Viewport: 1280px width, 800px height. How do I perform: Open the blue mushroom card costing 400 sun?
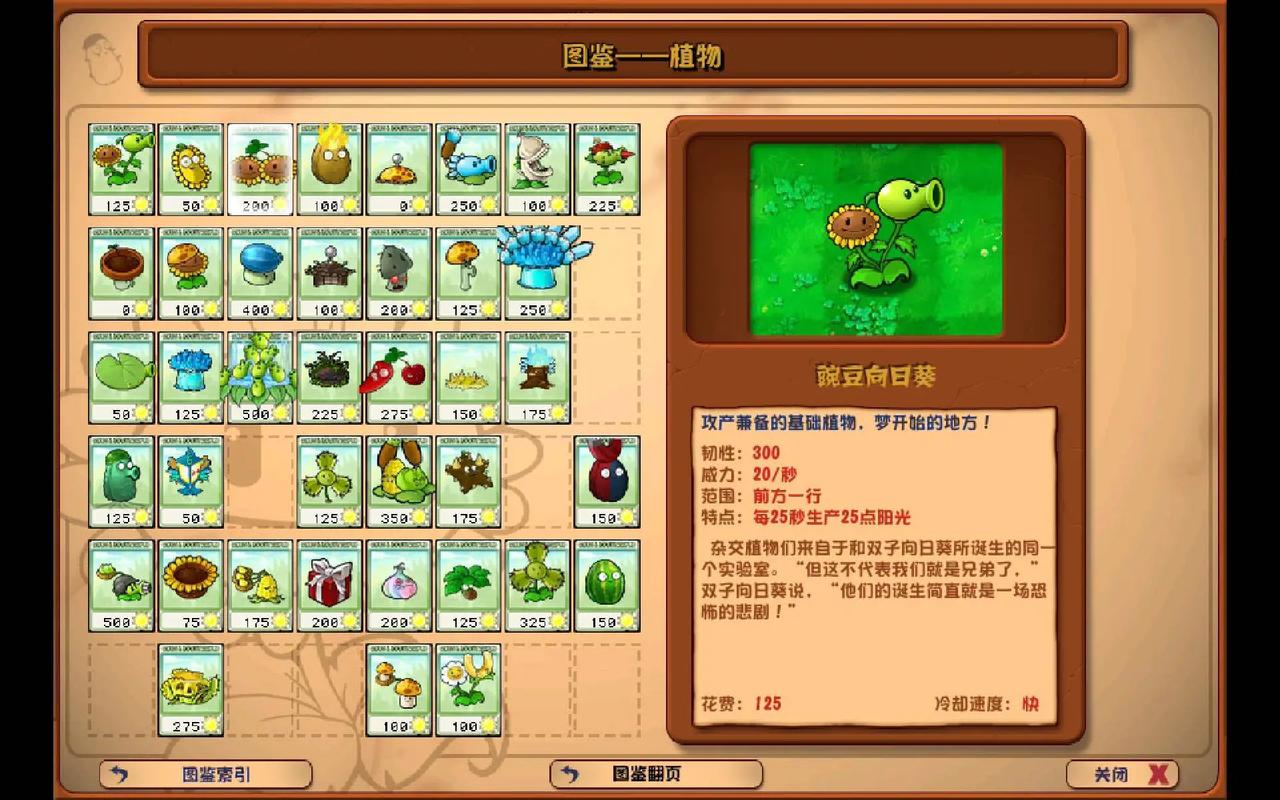click(x=260, y=270)
